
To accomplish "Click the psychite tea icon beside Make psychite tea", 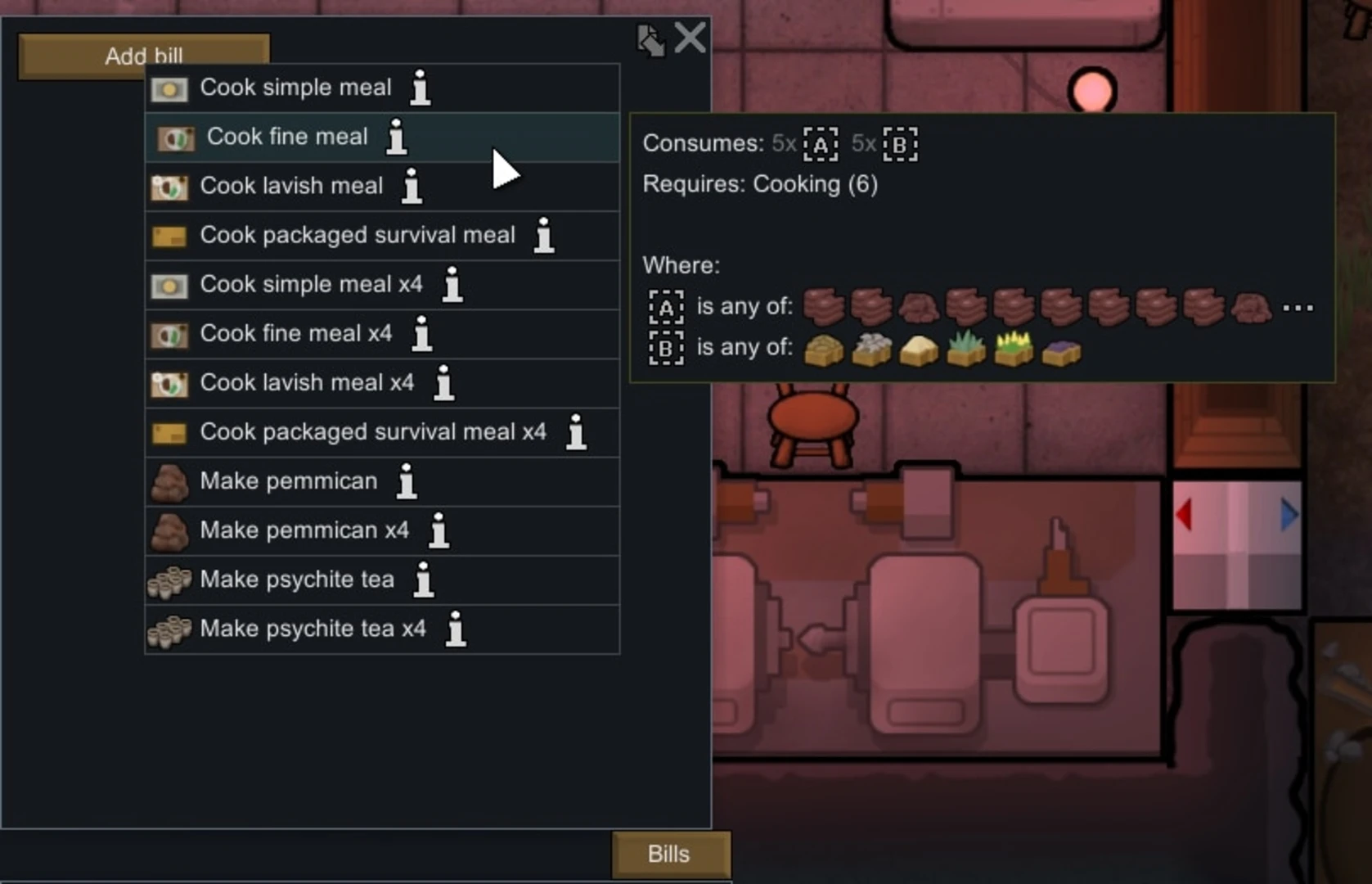I will [169, 580].
